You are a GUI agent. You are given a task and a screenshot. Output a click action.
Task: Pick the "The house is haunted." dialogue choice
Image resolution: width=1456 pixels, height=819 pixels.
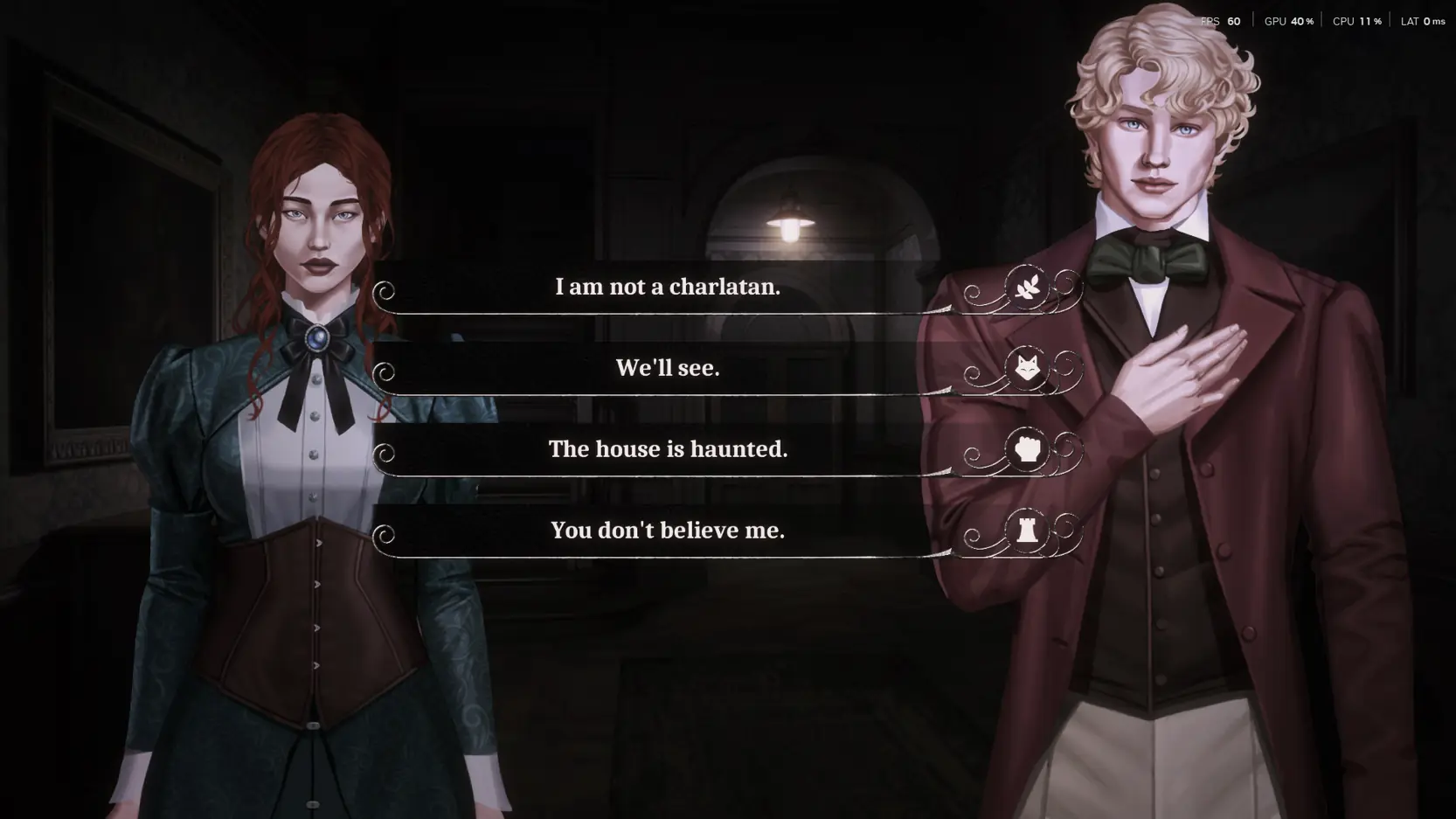click(668, 449)
